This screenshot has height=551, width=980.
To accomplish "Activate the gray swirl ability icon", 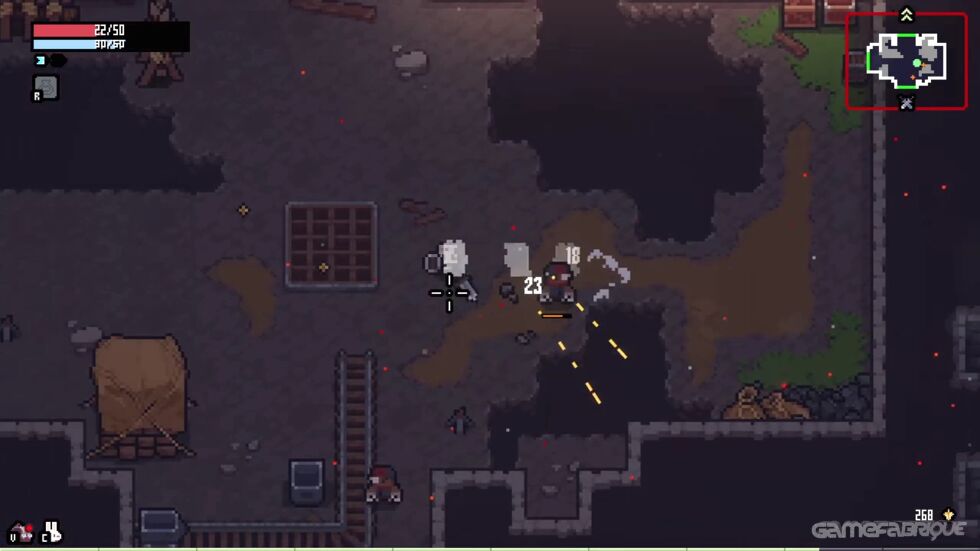I will 46,88.
